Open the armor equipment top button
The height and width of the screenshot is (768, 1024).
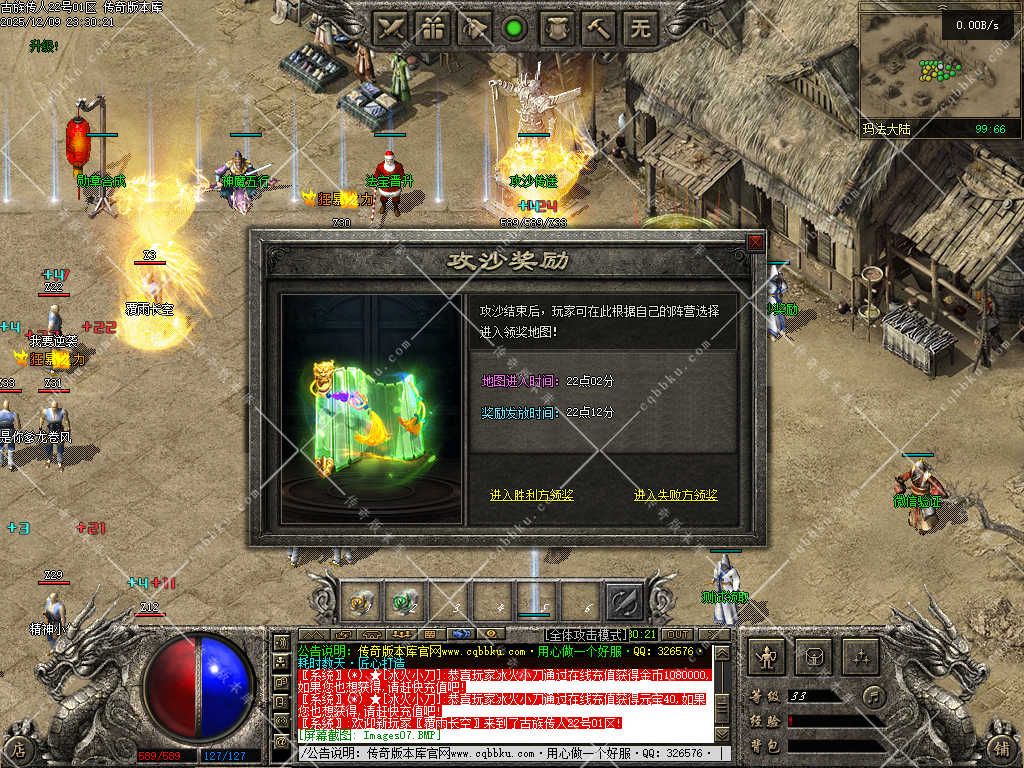557,29
